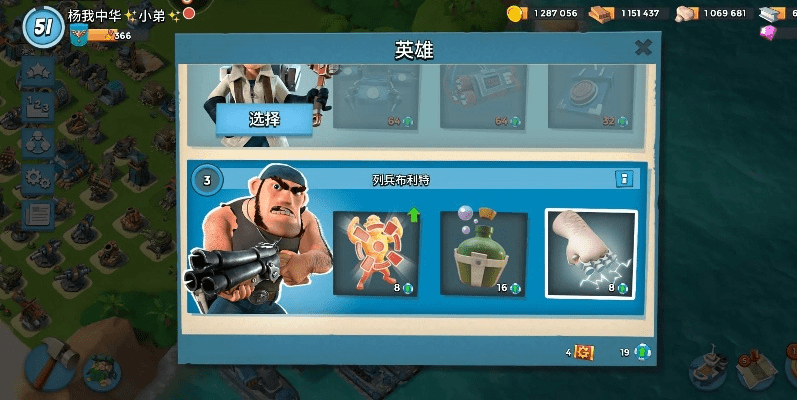Open the player level 51 badge
This screenshot has width=797, height=400.
tap(42, 26)
